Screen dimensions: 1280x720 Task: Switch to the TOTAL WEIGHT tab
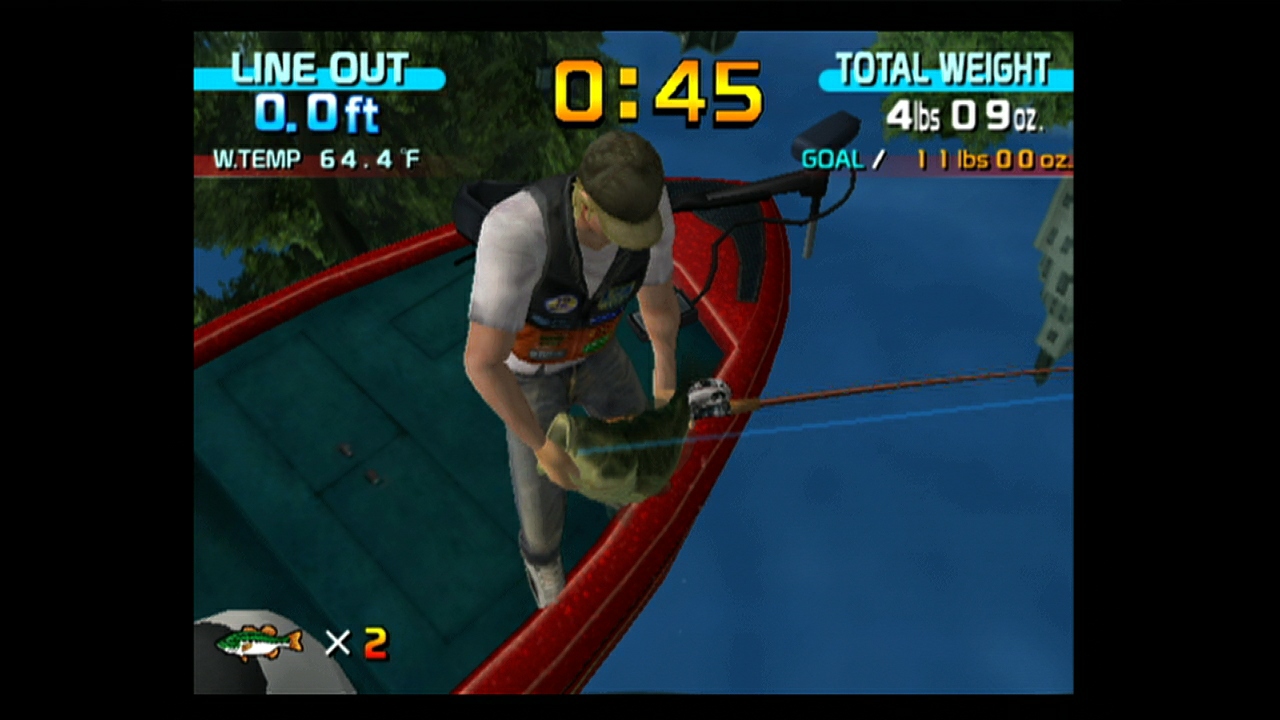943,68
